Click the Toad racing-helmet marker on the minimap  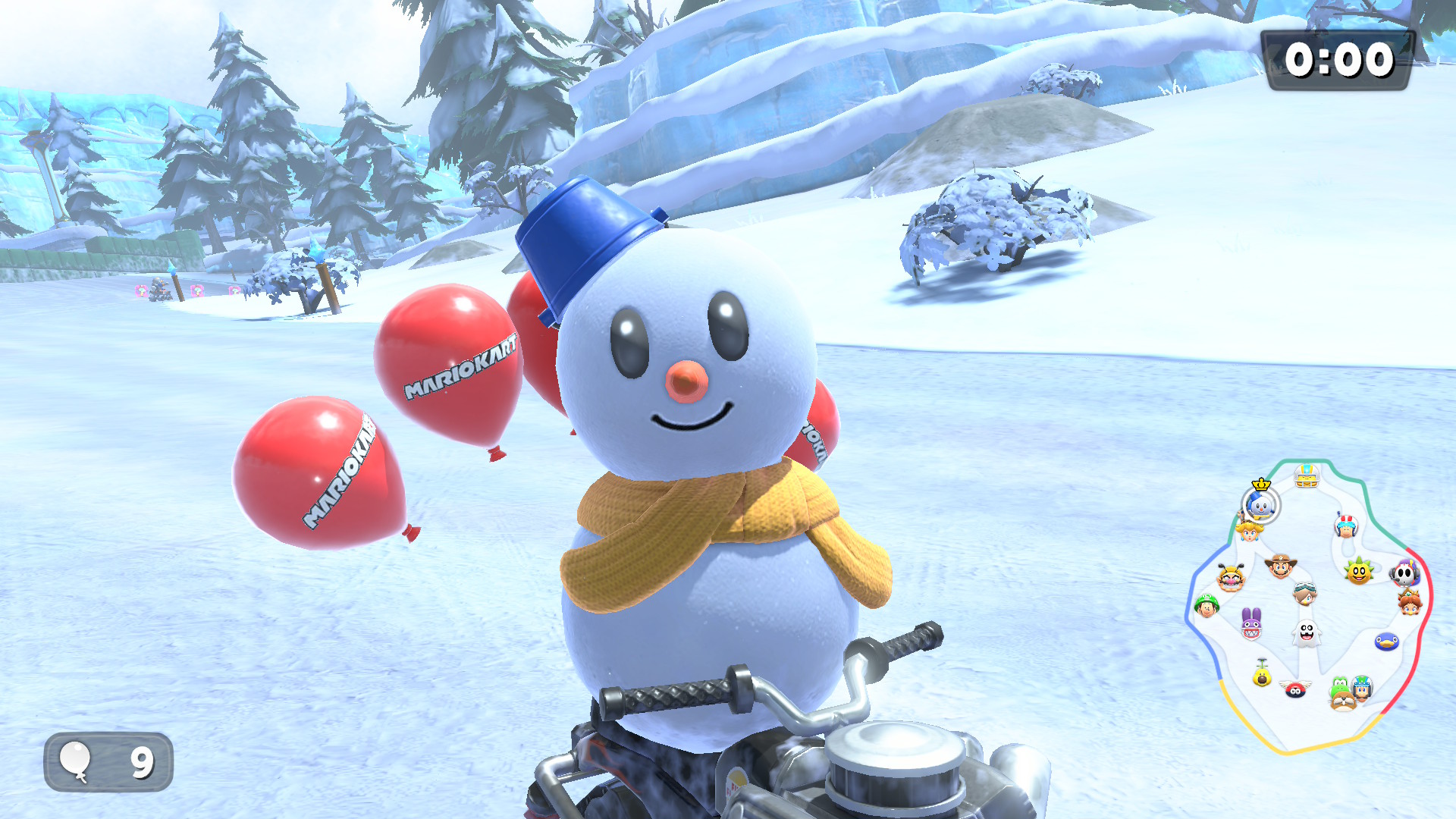[1346, 525]
